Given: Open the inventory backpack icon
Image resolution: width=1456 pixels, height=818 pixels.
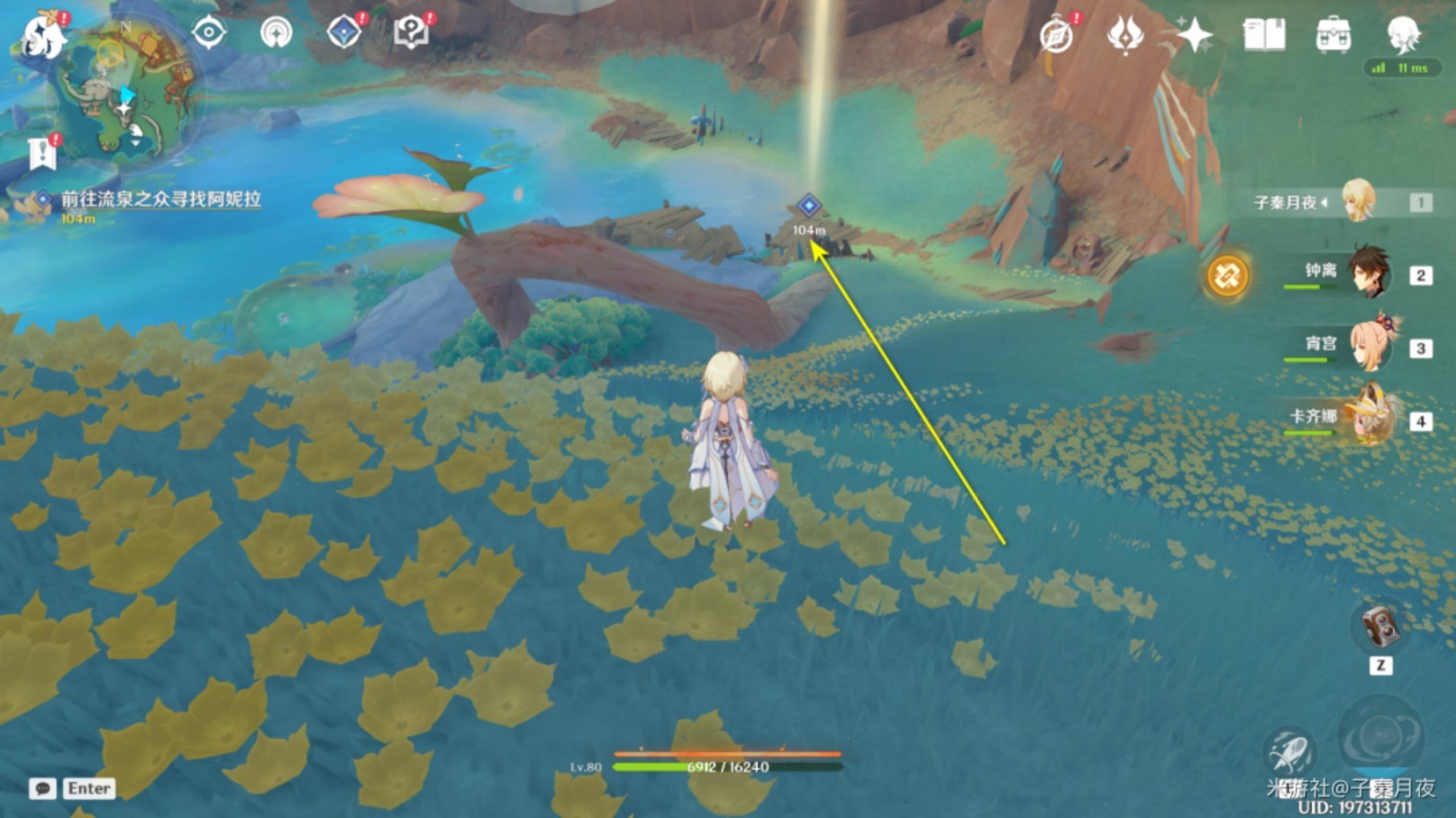Looking at the screenshot, I should click(x=1333, y=36).
